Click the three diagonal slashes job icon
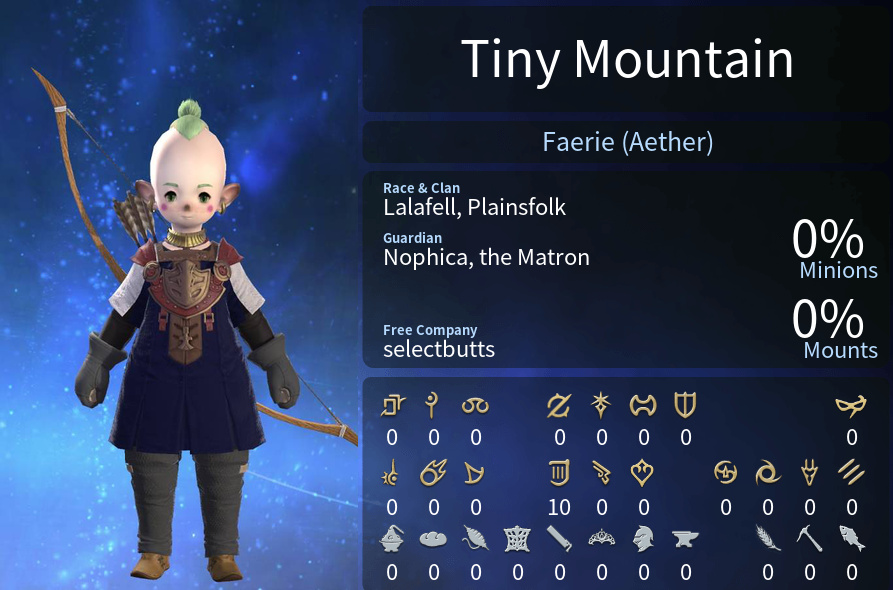The width and height of the screenshot is (893, 590). [x=851, y=472]
